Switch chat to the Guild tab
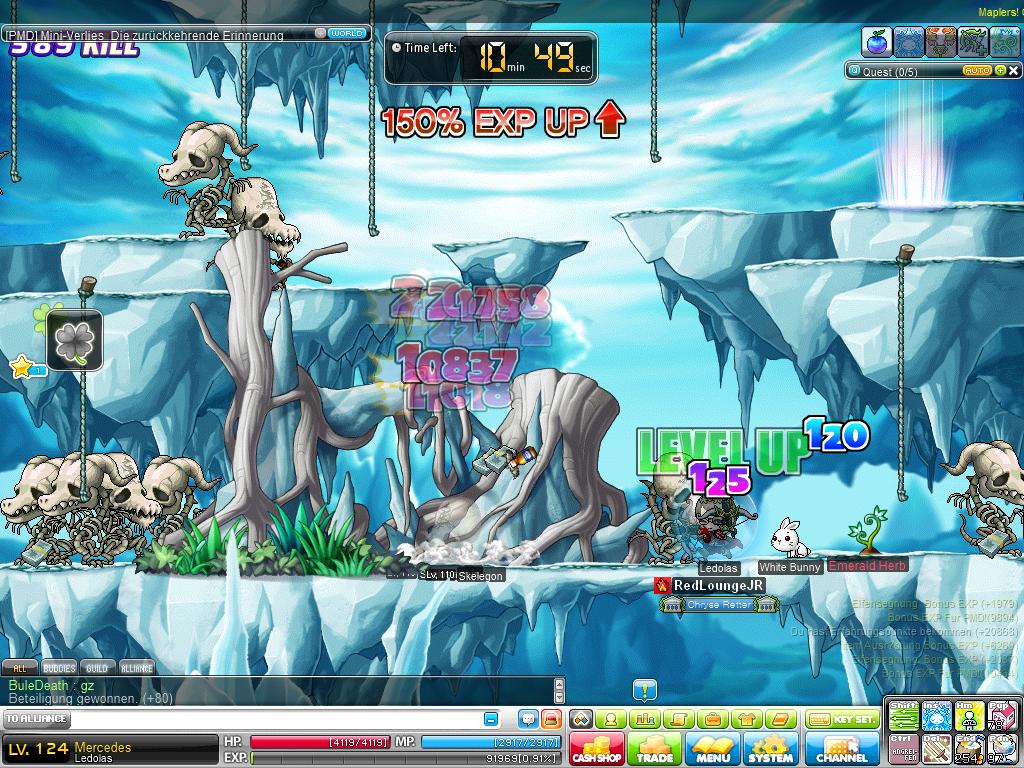This screenshot has height=768, width=1024. [97, 668]
